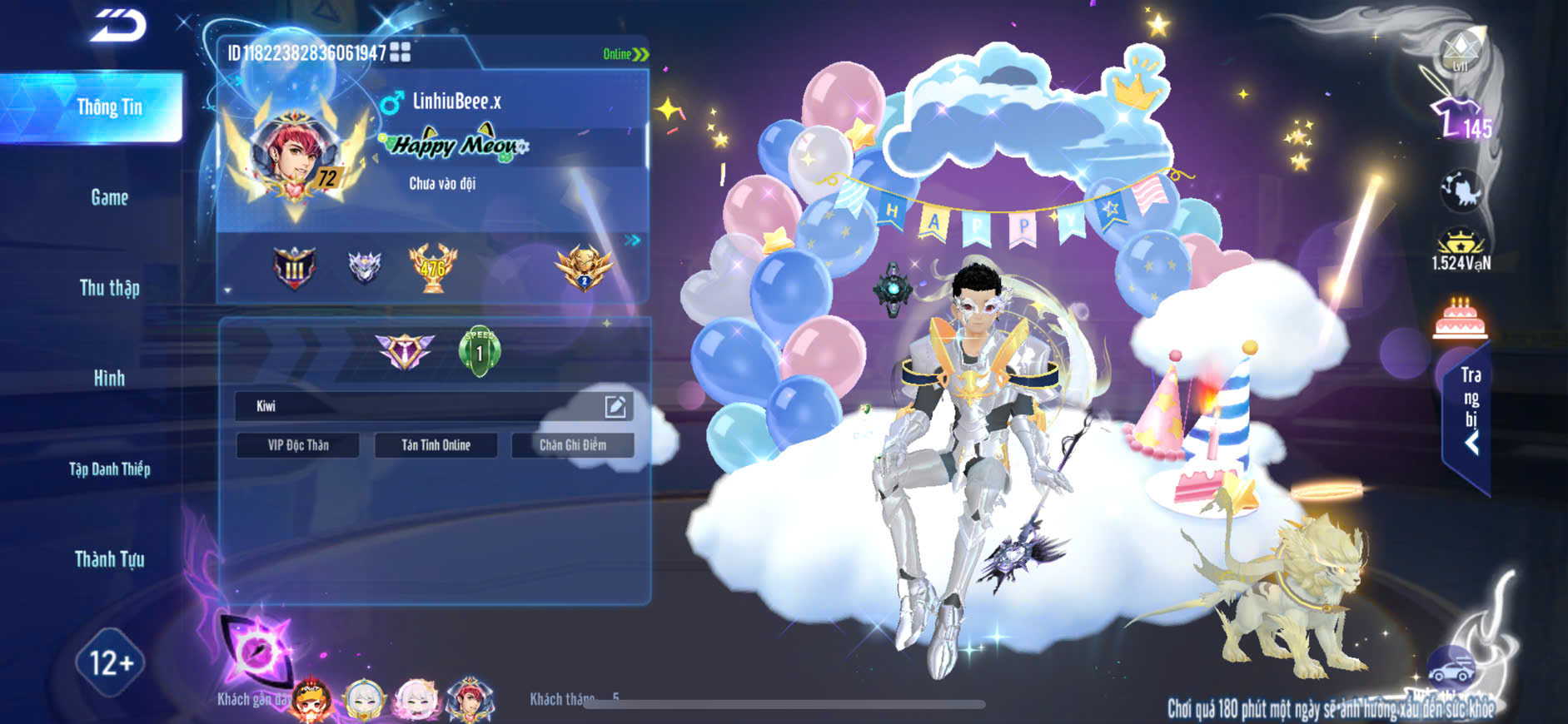Select the green Speed badge

[x=479, y=351]
